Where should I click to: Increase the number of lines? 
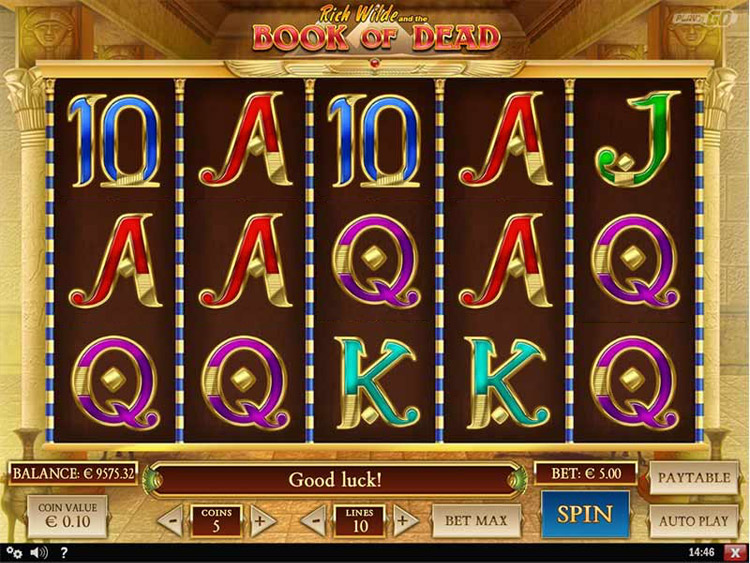coord(404,520)
